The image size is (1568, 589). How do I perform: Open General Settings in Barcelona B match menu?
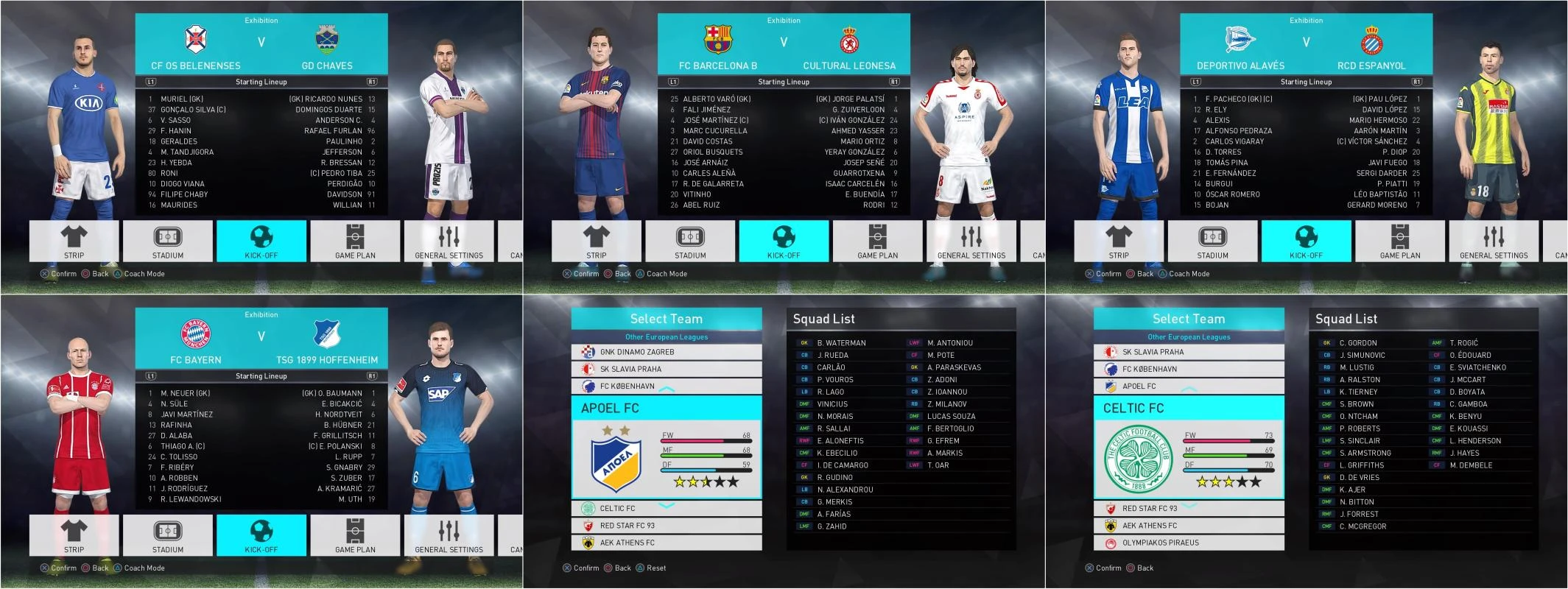(x=972, y=240)
